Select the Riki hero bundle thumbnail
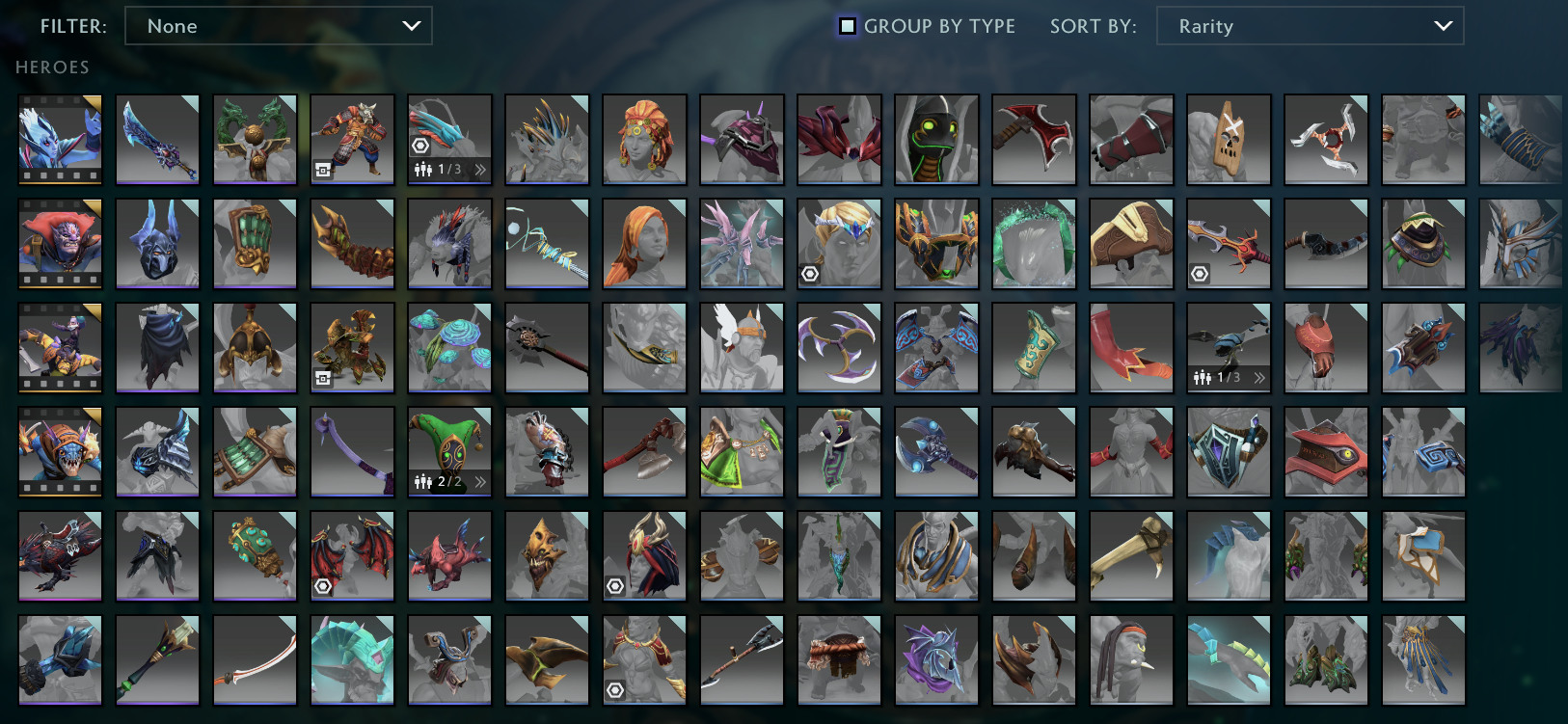This screenshot has width=1568, height=724. coord(60,348)
